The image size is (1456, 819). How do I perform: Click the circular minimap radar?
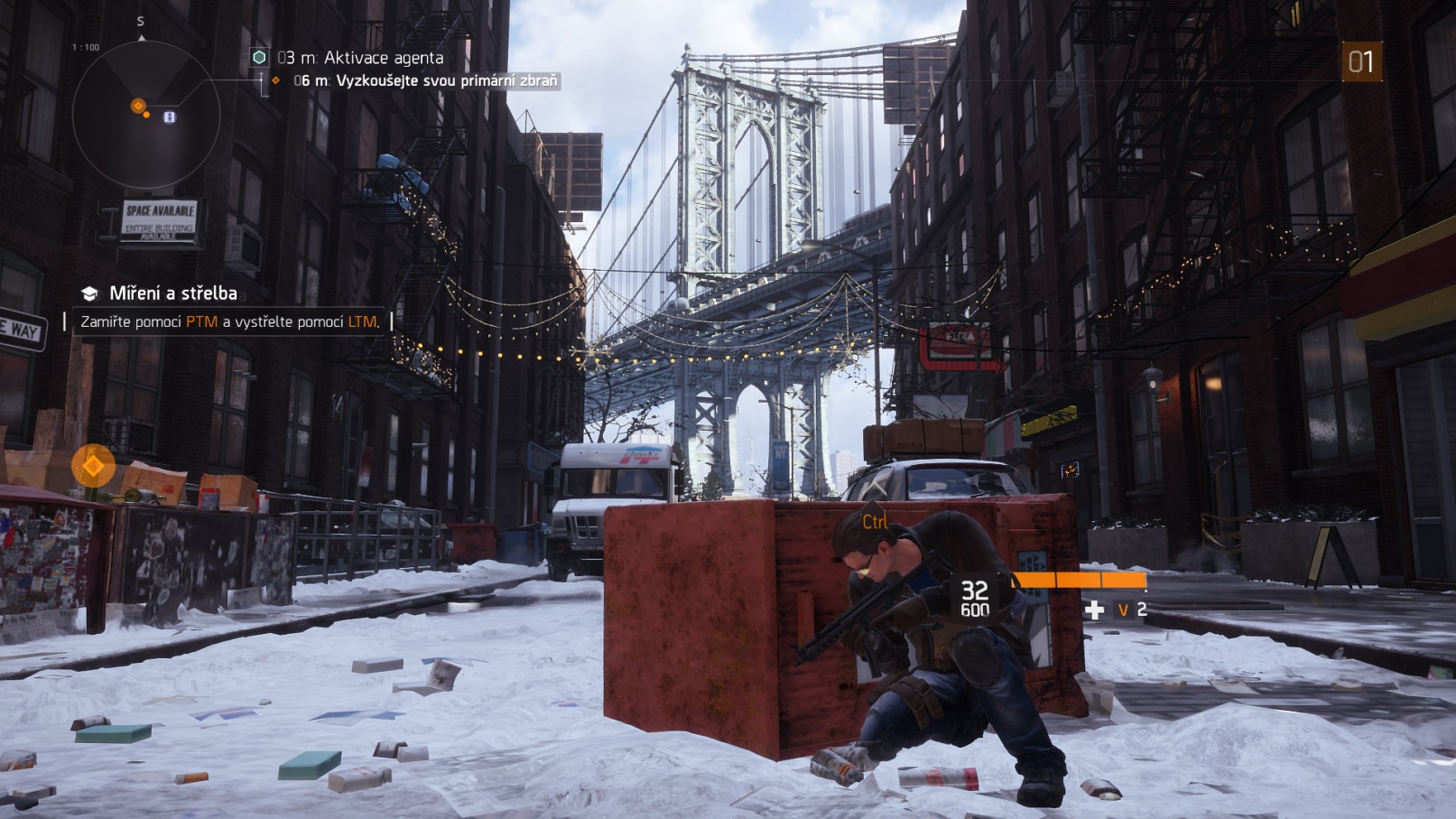tap(145, 115)
